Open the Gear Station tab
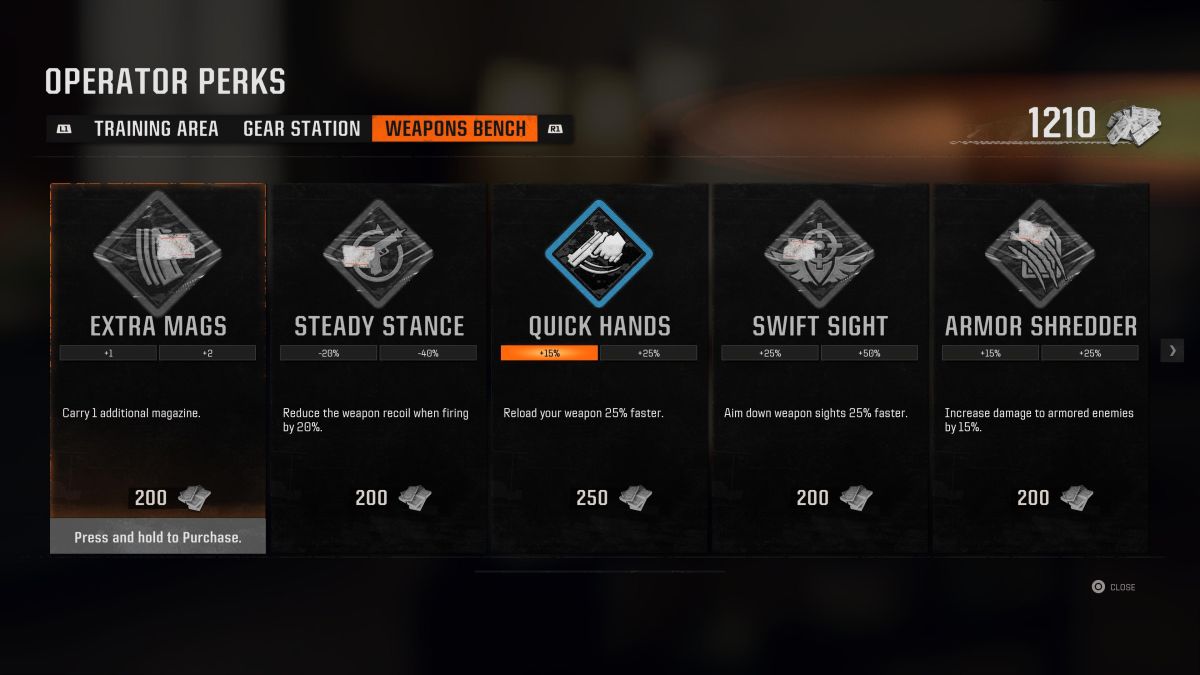 (301, 129)
